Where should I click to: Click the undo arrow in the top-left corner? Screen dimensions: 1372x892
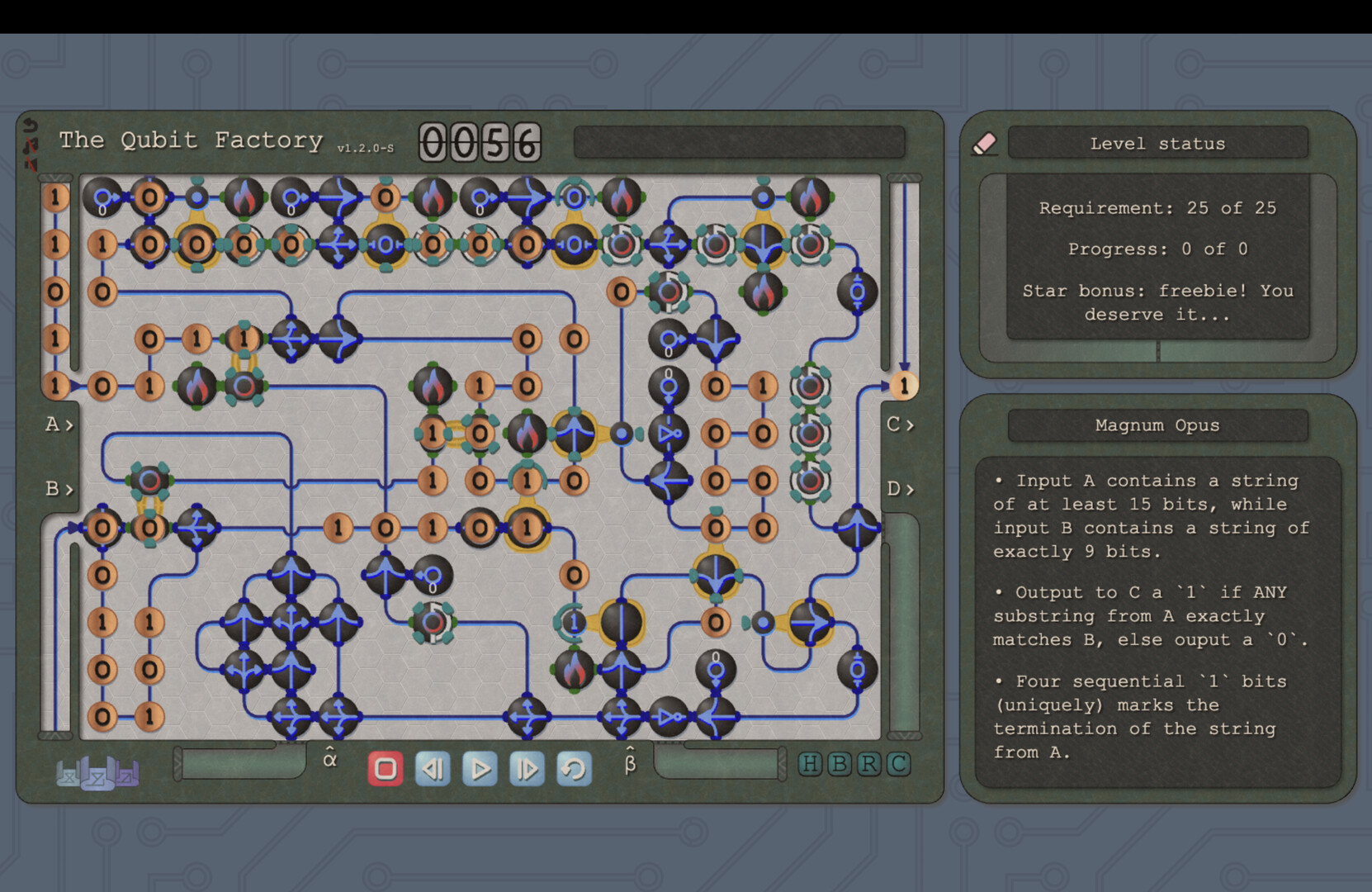click(31, 126)
